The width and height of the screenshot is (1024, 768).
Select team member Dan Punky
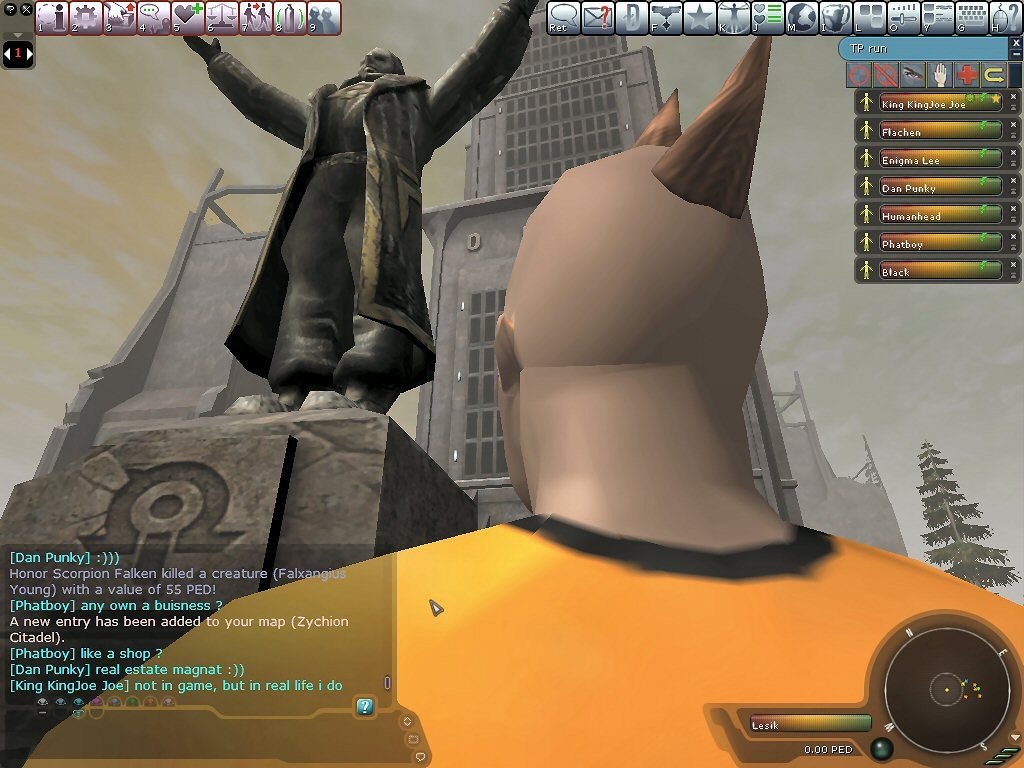click(x=928, y=187)
